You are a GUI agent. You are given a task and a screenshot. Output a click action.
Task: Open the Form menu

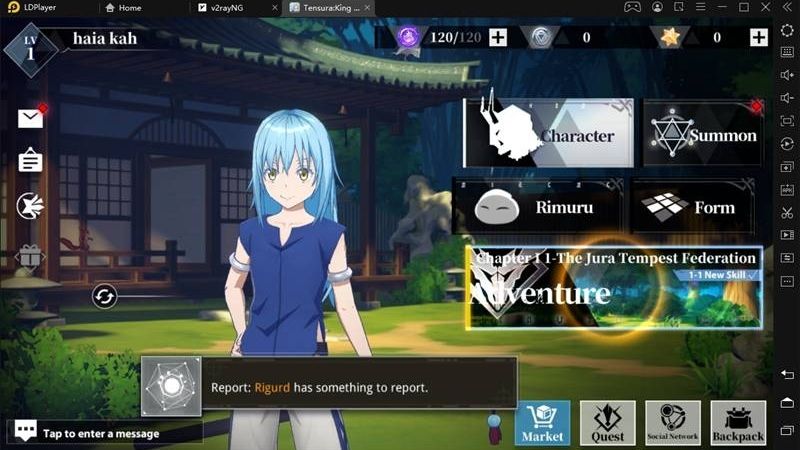click(x=697, y=207)
